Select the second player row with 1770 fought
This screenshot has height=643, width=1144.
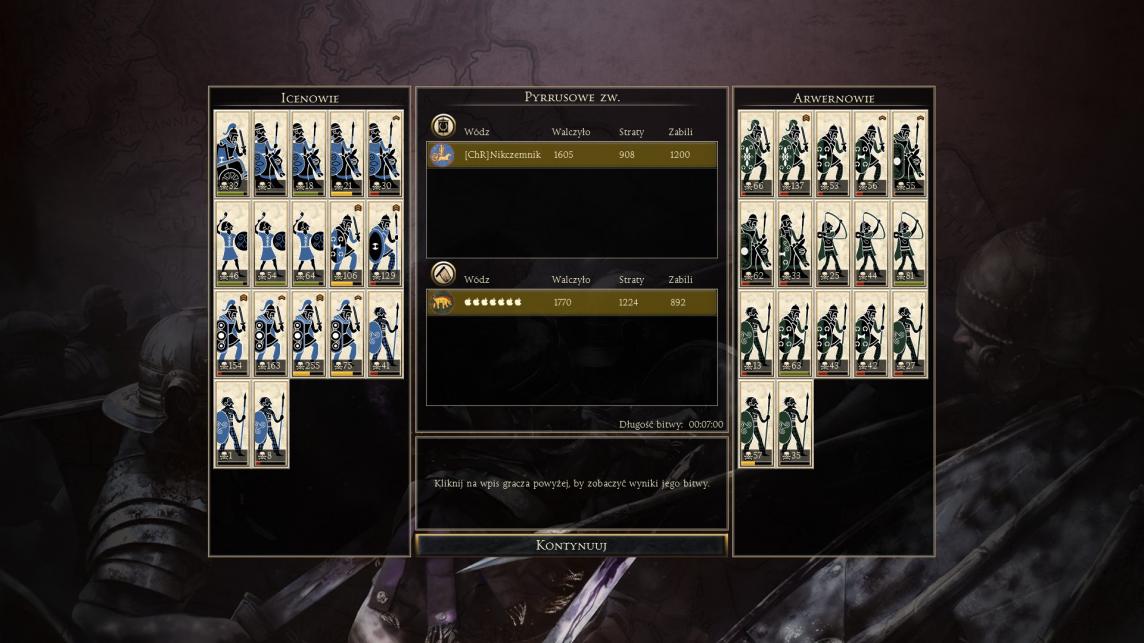coord(572,302)
